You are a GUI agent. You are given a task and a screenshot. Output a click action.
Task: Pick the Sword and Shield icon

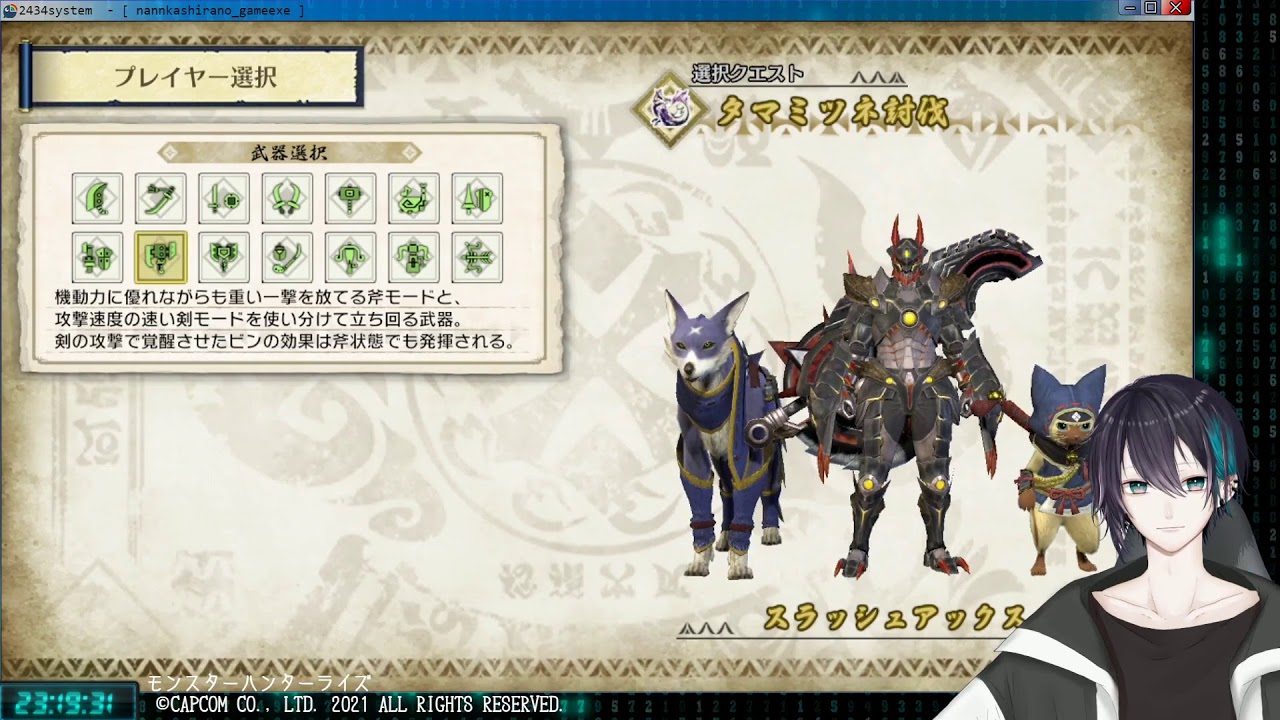(x=224, y=198)
